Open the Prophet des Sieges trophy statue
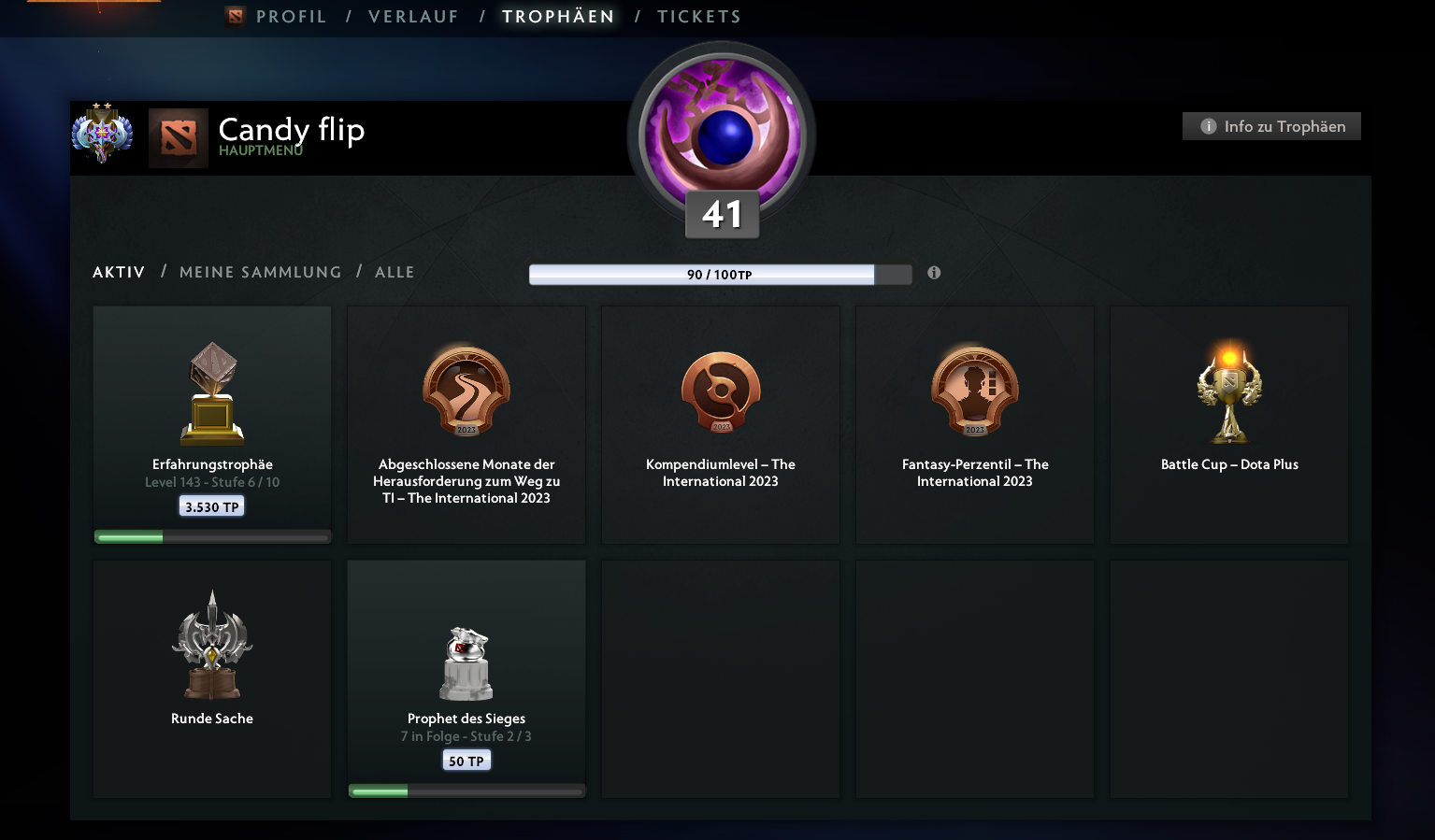Screen dimensions: 1435x840 [x=466, y=663]
